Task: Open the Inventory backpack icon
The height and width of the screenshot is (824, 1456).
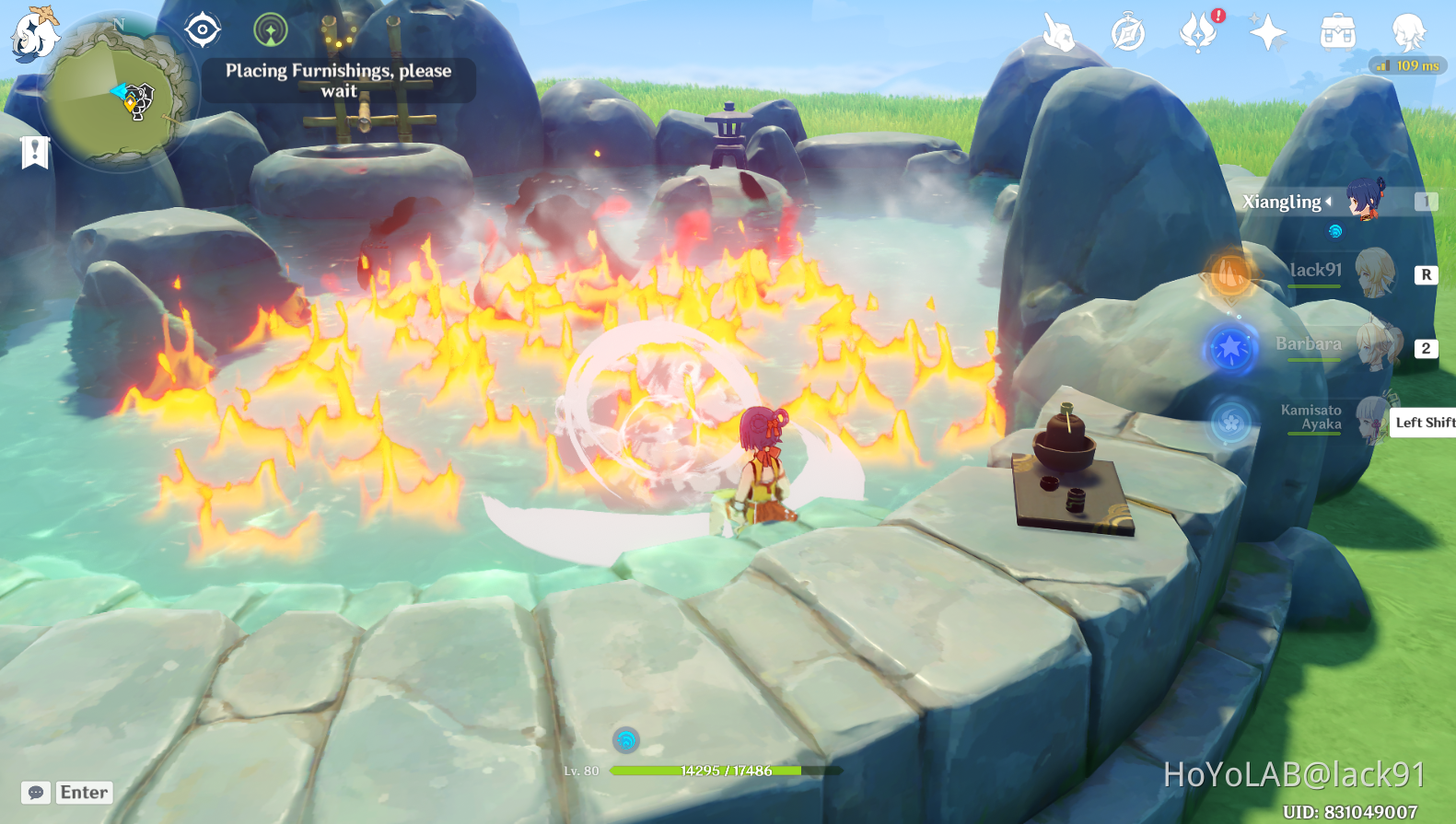Action: (x=1336, y=32)
